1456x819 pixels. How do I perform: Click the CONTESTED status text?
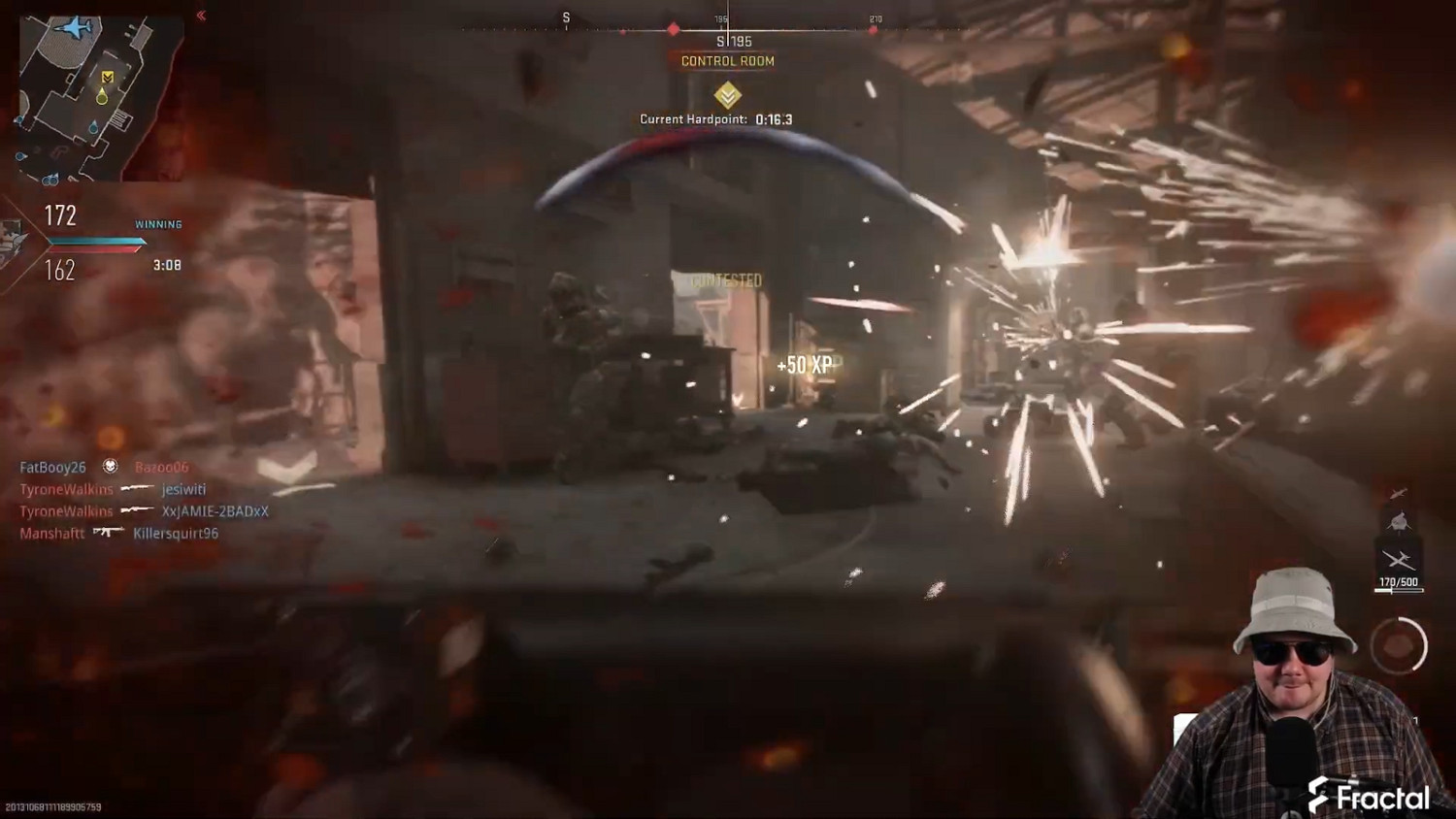[x=726, y=282]
